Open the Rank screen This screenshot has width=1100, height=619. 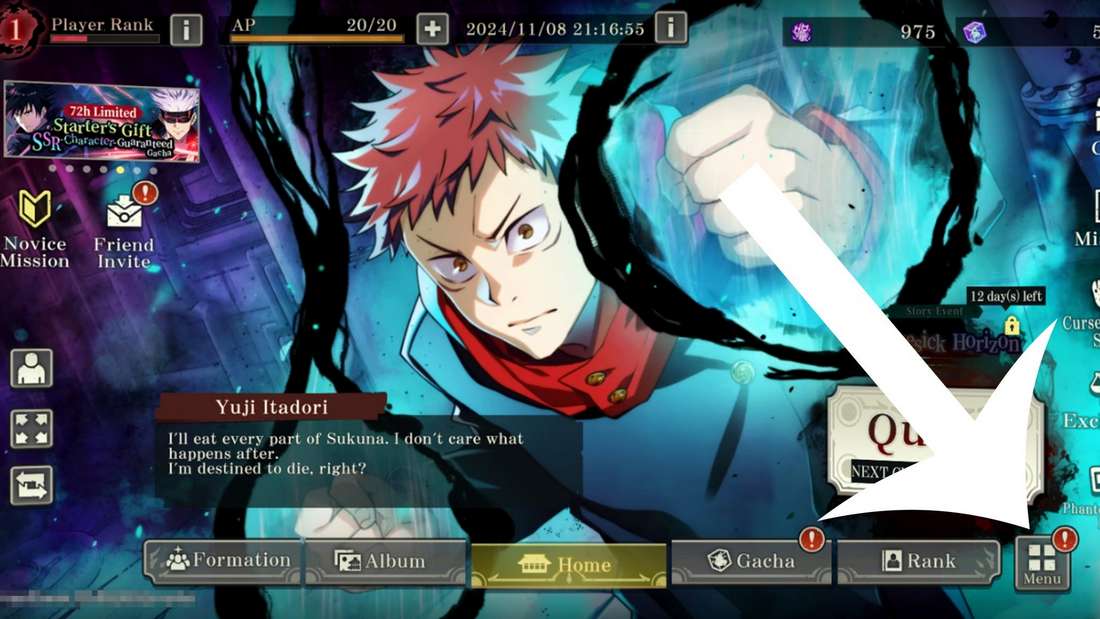(x=917, y=562)
